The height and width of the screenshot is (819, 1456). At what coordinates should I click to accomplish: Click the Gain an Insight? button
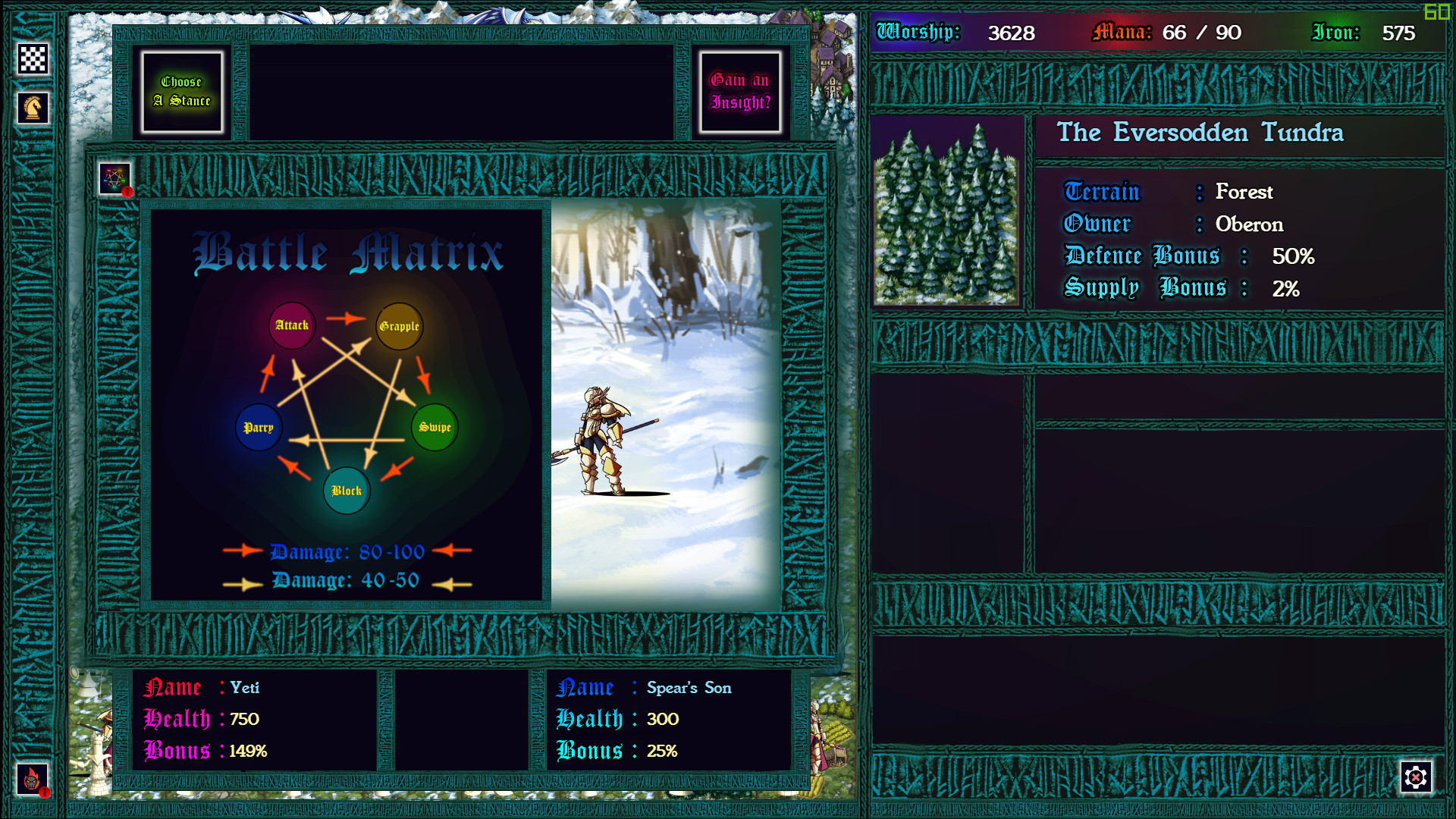click(739, 91)
